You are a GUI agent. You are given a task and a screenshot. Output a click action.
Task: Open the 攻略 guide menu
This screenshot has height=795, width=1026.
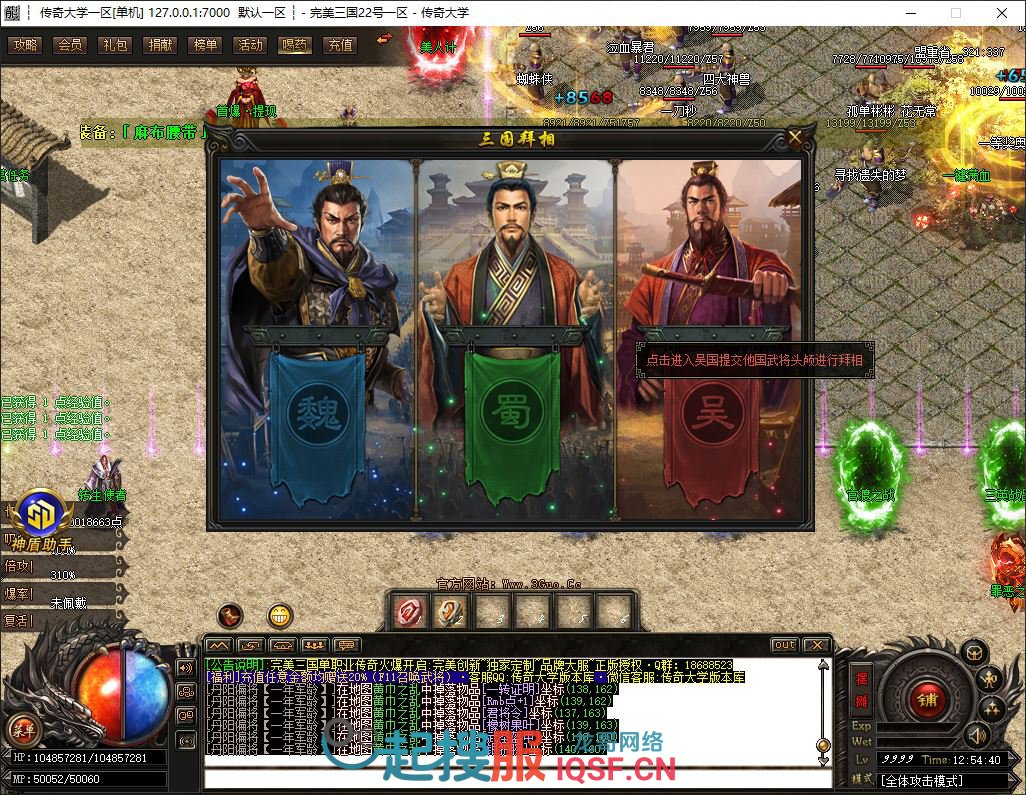[25, 45]
